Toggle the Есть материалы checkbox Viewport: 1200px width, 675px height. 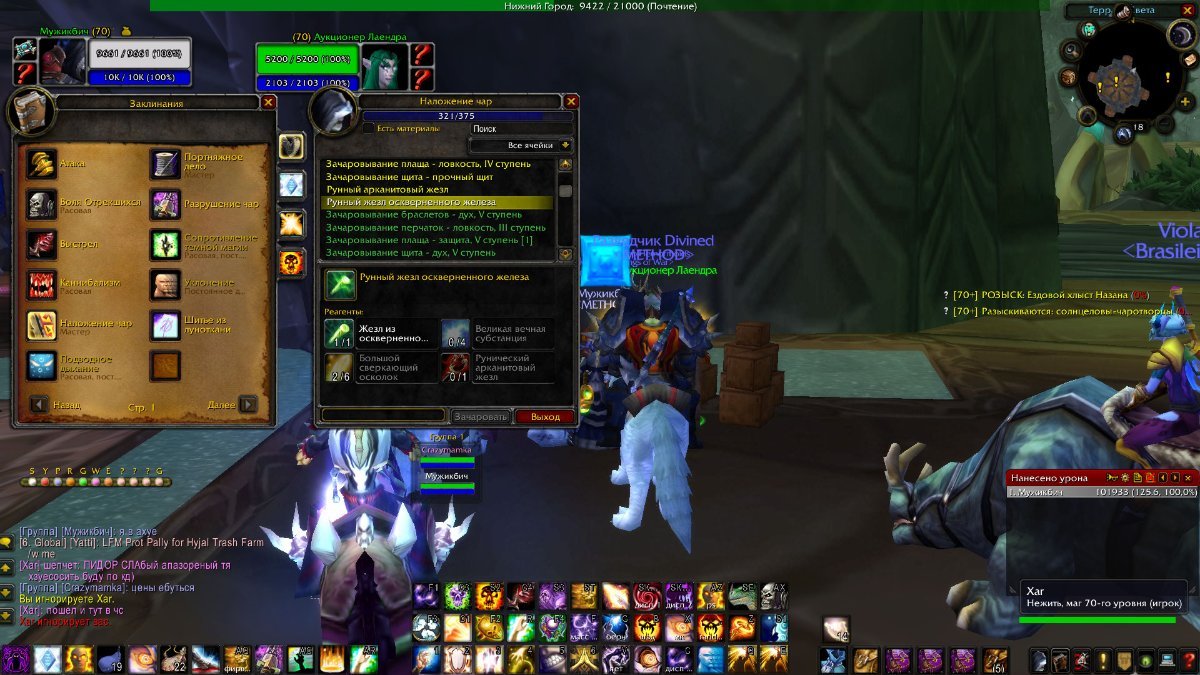(x=368, y=128)
